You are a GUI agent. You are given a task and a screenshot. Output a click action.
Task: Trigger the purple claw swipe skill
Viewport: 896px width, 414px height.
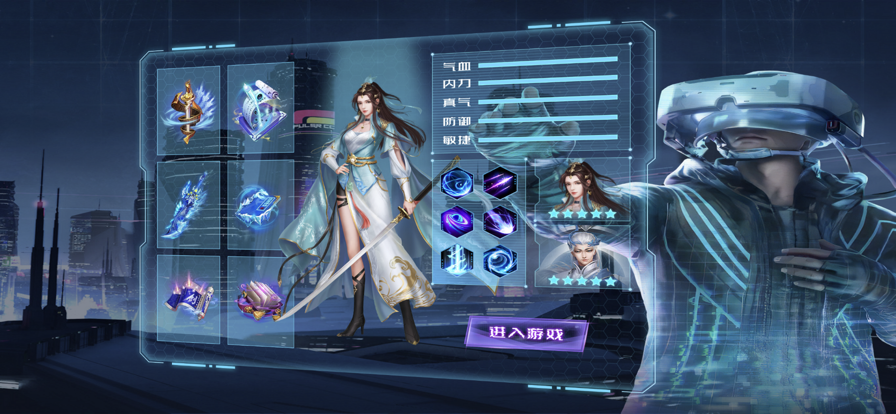click(499, 221)
